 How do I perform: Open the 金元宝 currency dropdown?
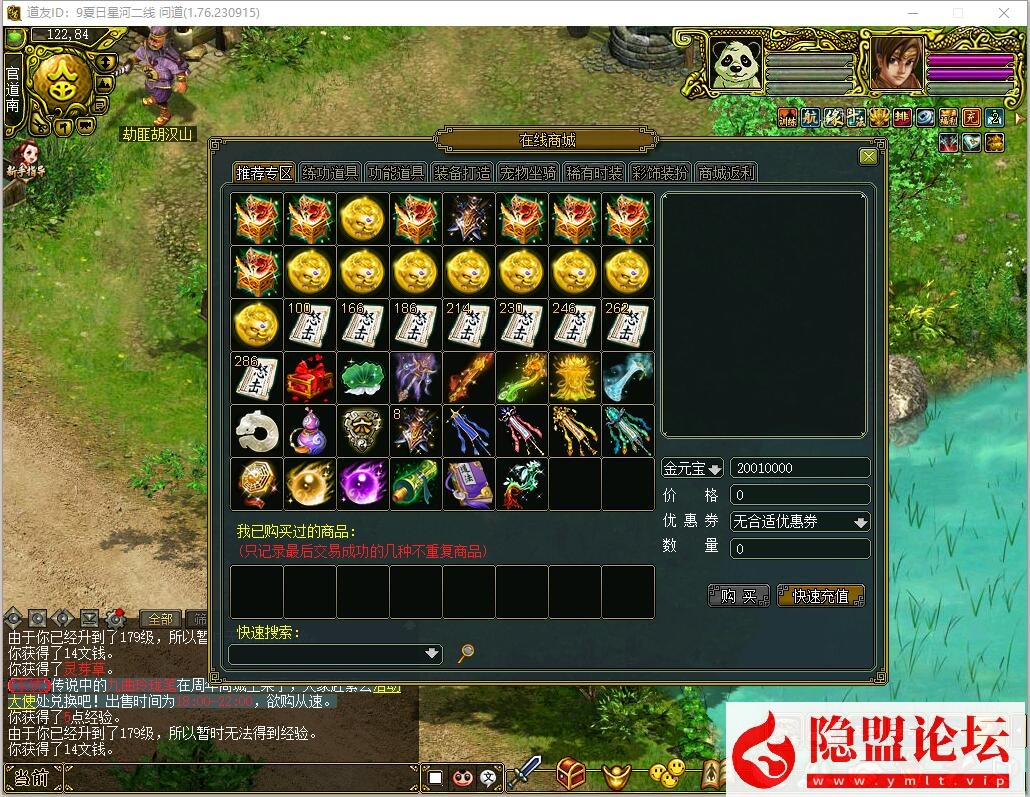[692, 468]
